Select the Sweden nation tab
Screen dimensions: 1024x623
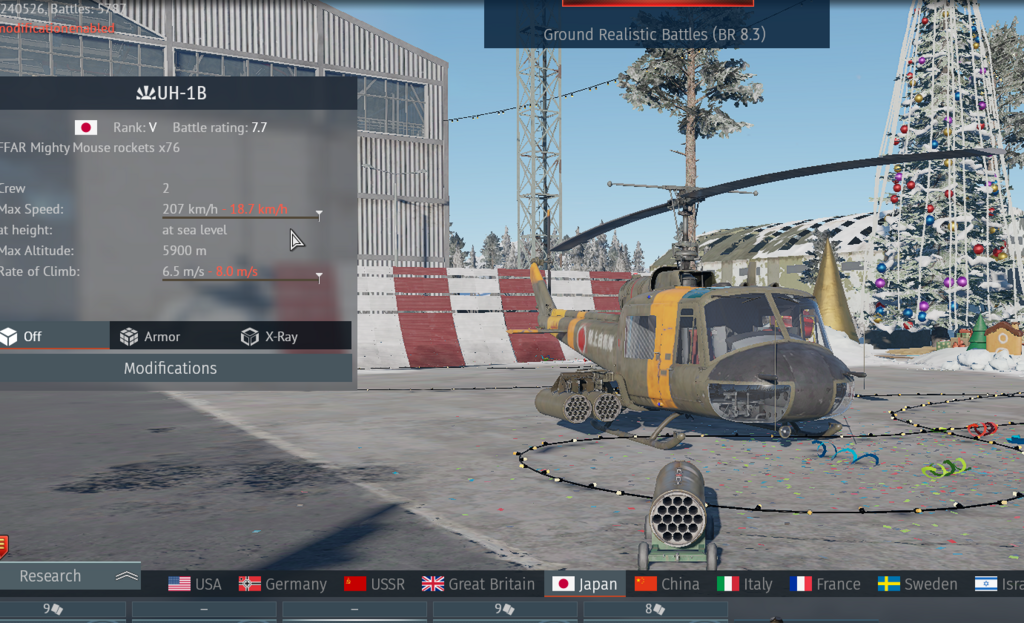(x=918, y=584)
